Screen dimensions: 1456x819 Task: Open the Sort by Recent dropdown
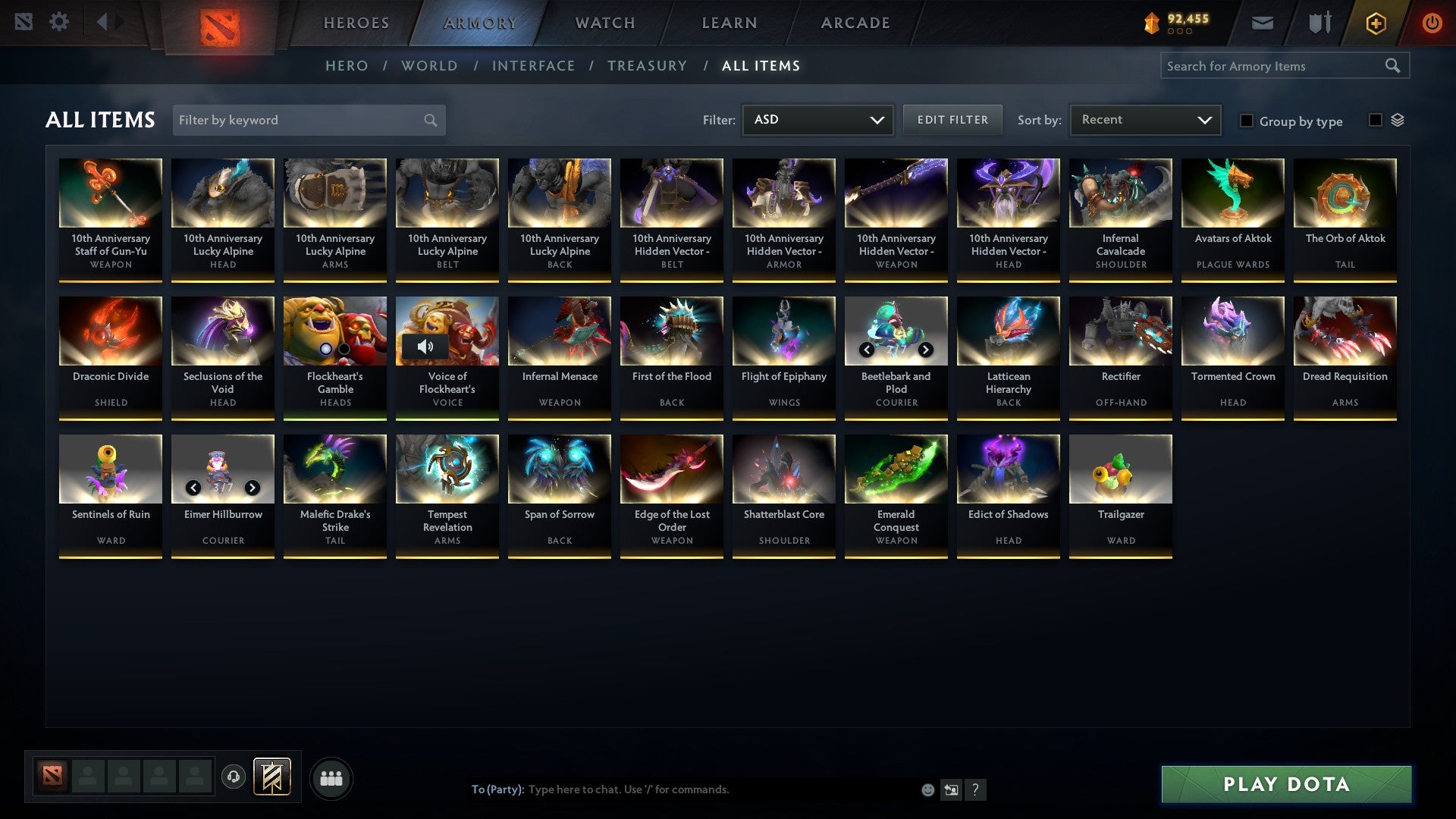click(1144, 120)
